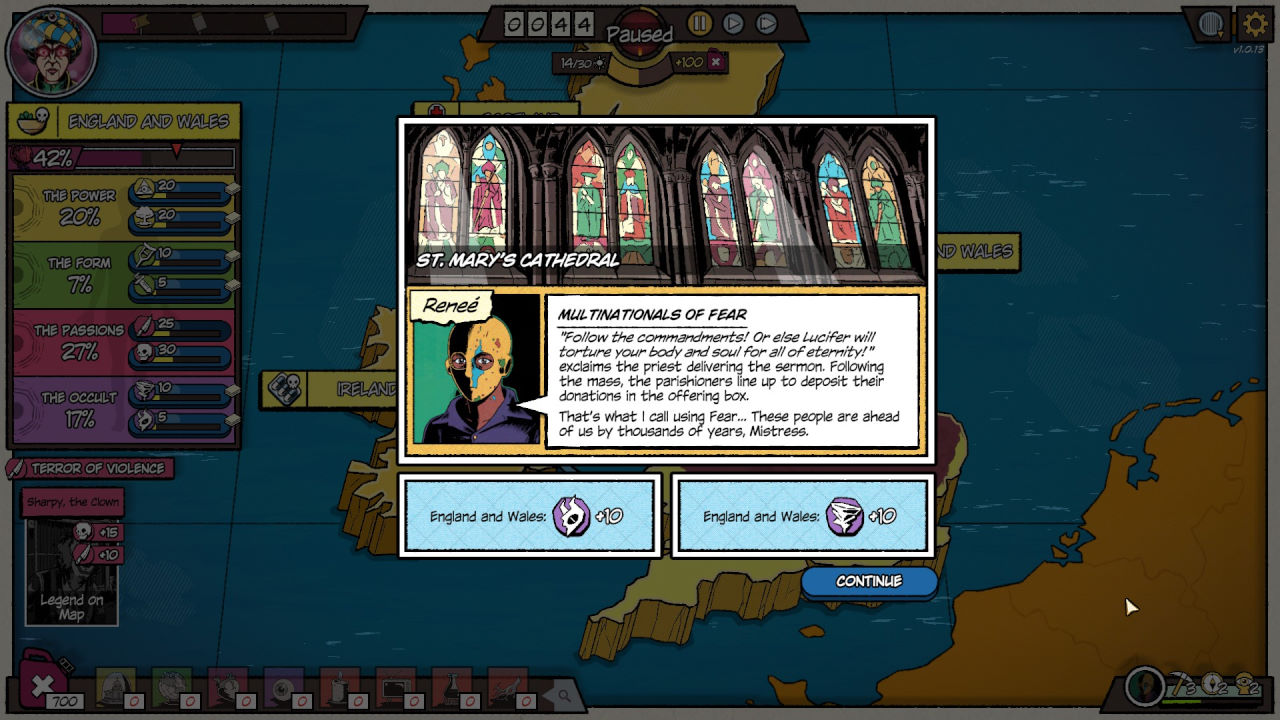
Task: Select the turbaned character portrait
Action: click(x=51, y=52)
